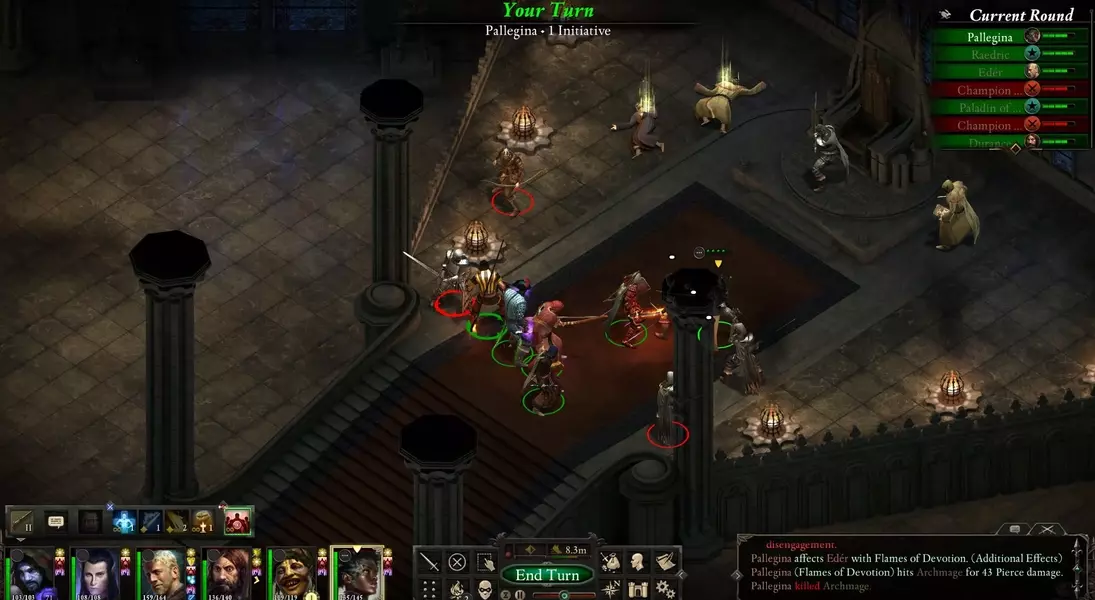Open the area map compass icon
The height and width of the screenshot is (600, 1095).
coord(610,589)
